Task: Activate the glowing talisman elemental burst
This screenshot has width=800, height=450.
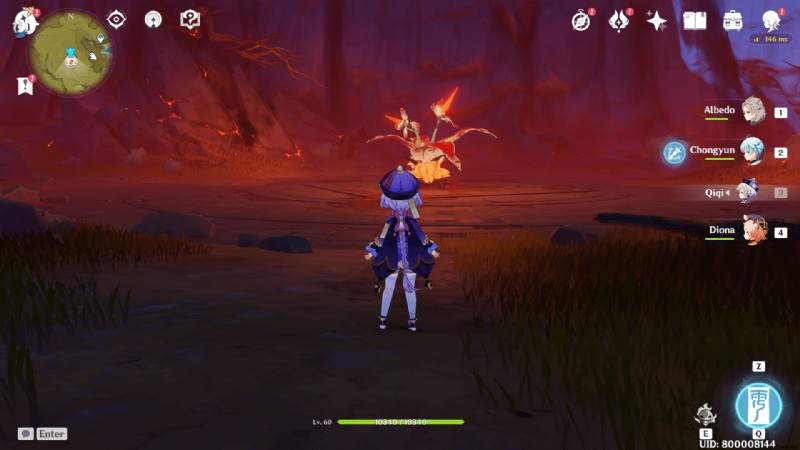Action: point(759,405)
